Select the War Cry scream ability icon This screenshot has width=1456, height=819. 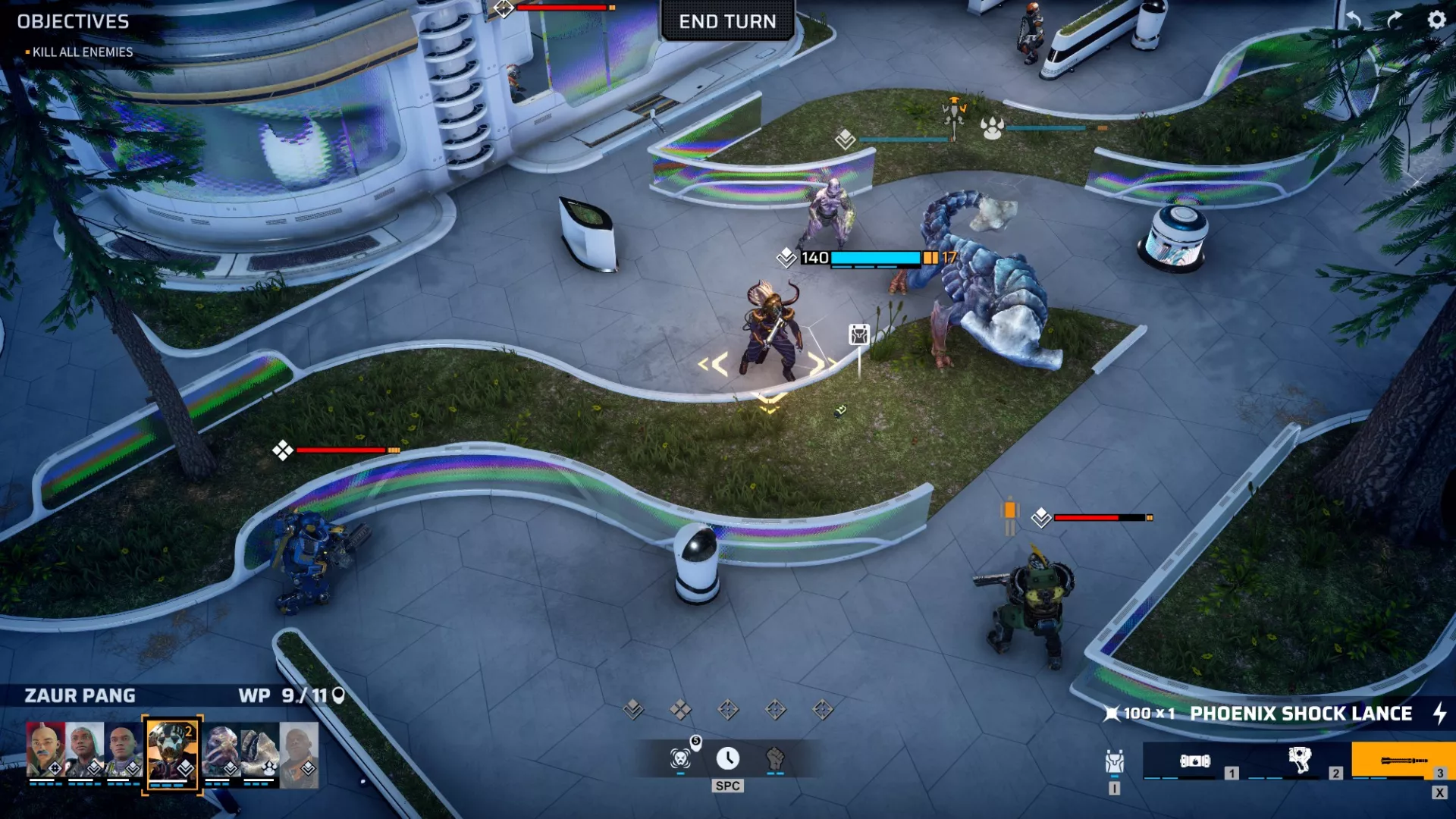[680, 759]
